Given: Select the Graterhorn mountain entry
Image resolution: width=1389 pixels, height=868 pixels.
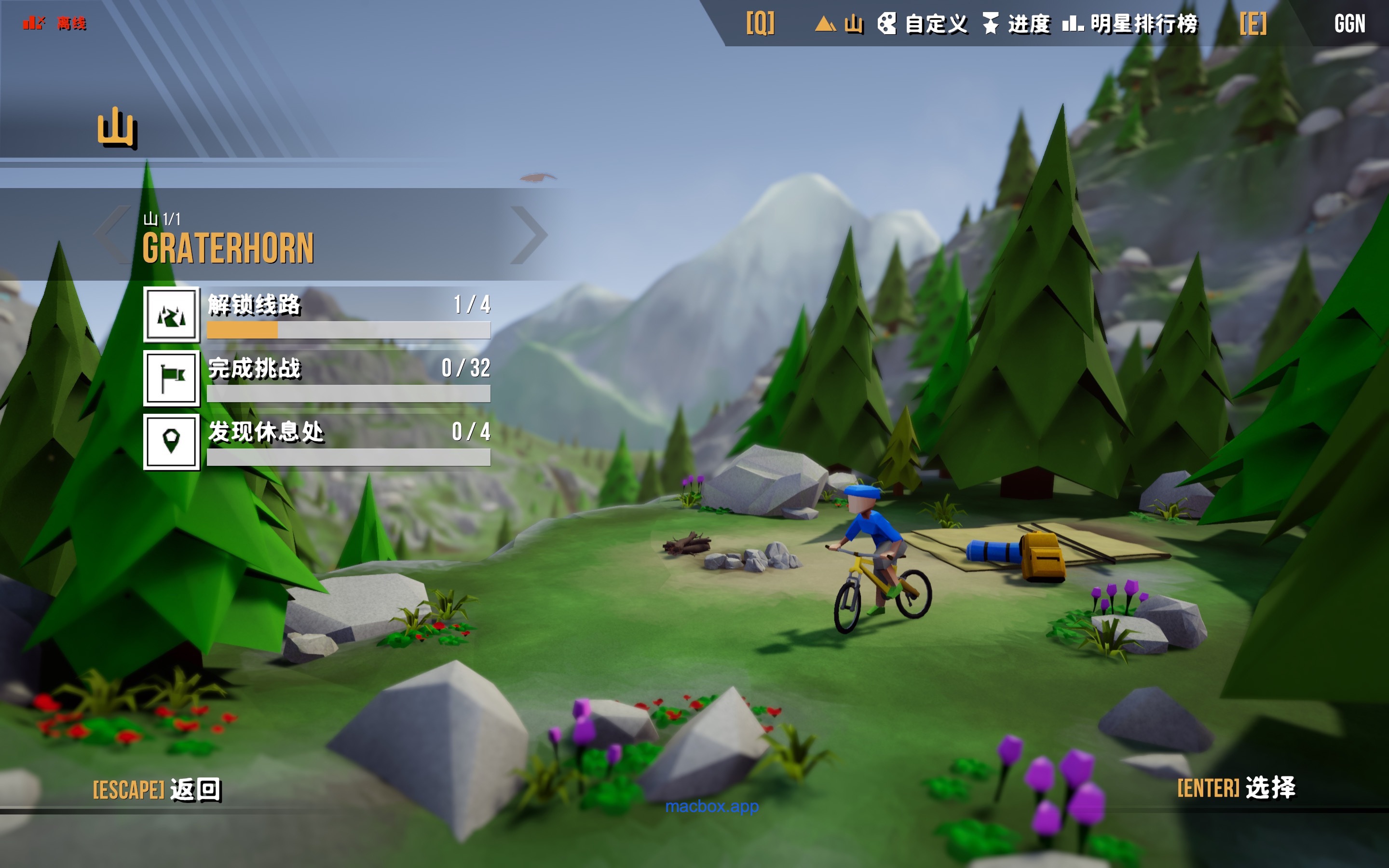Looking at the screenshot, I should [229, 248].
